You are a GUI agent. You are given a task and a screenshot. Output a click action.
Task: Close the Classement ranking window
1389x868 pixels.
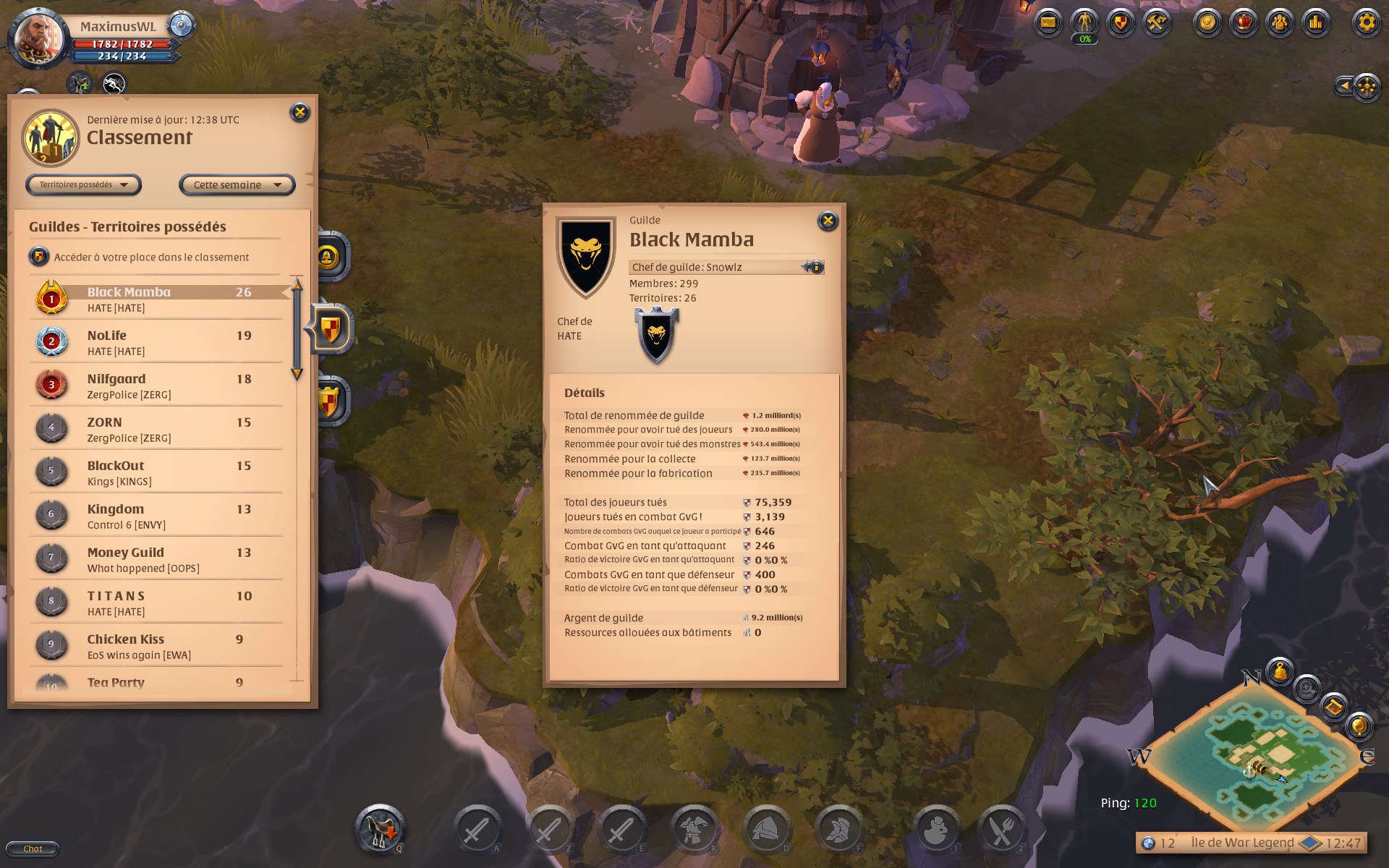[x=300, y=112]
